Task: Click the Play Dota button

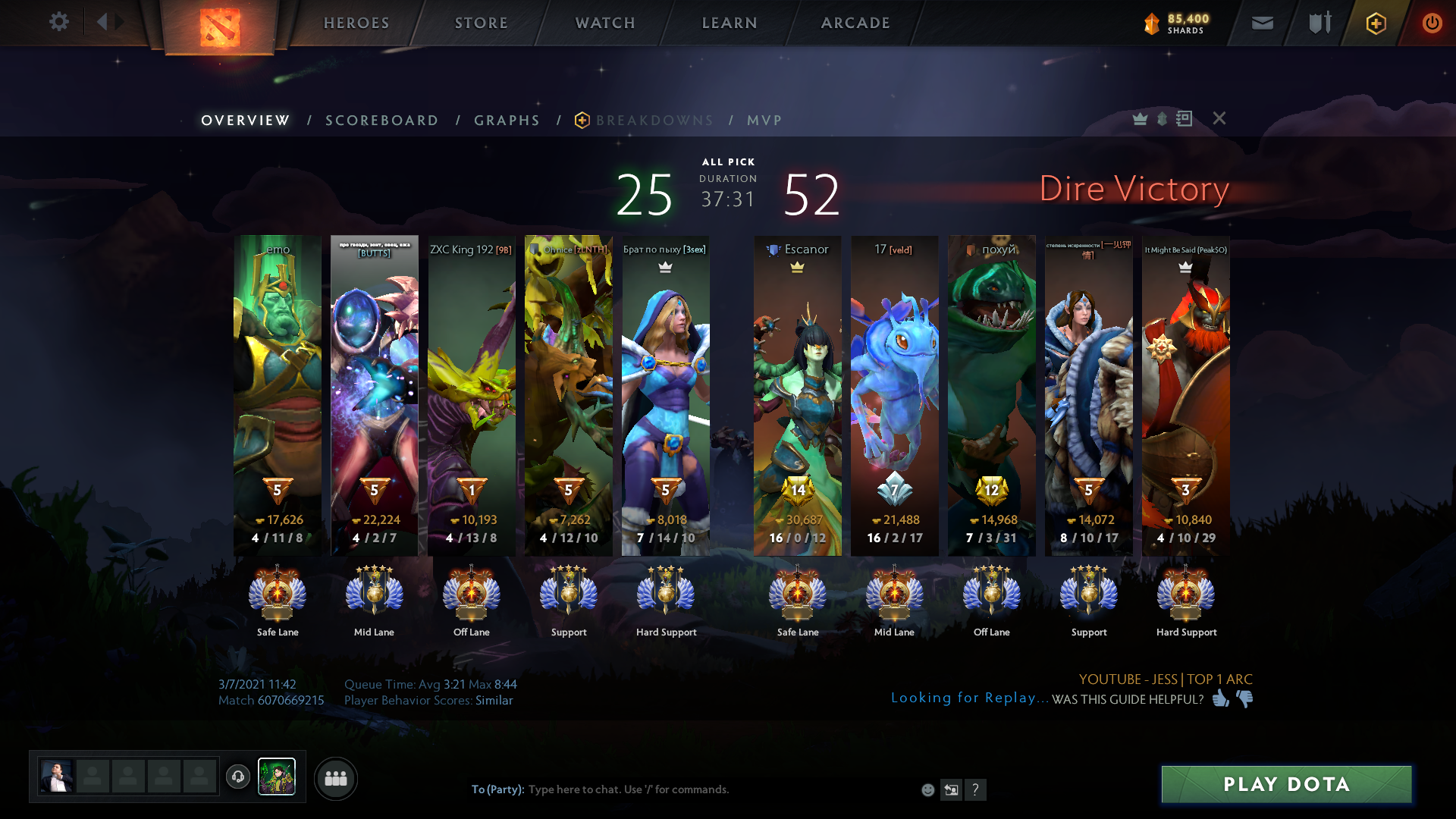Action: point(1286,784)
